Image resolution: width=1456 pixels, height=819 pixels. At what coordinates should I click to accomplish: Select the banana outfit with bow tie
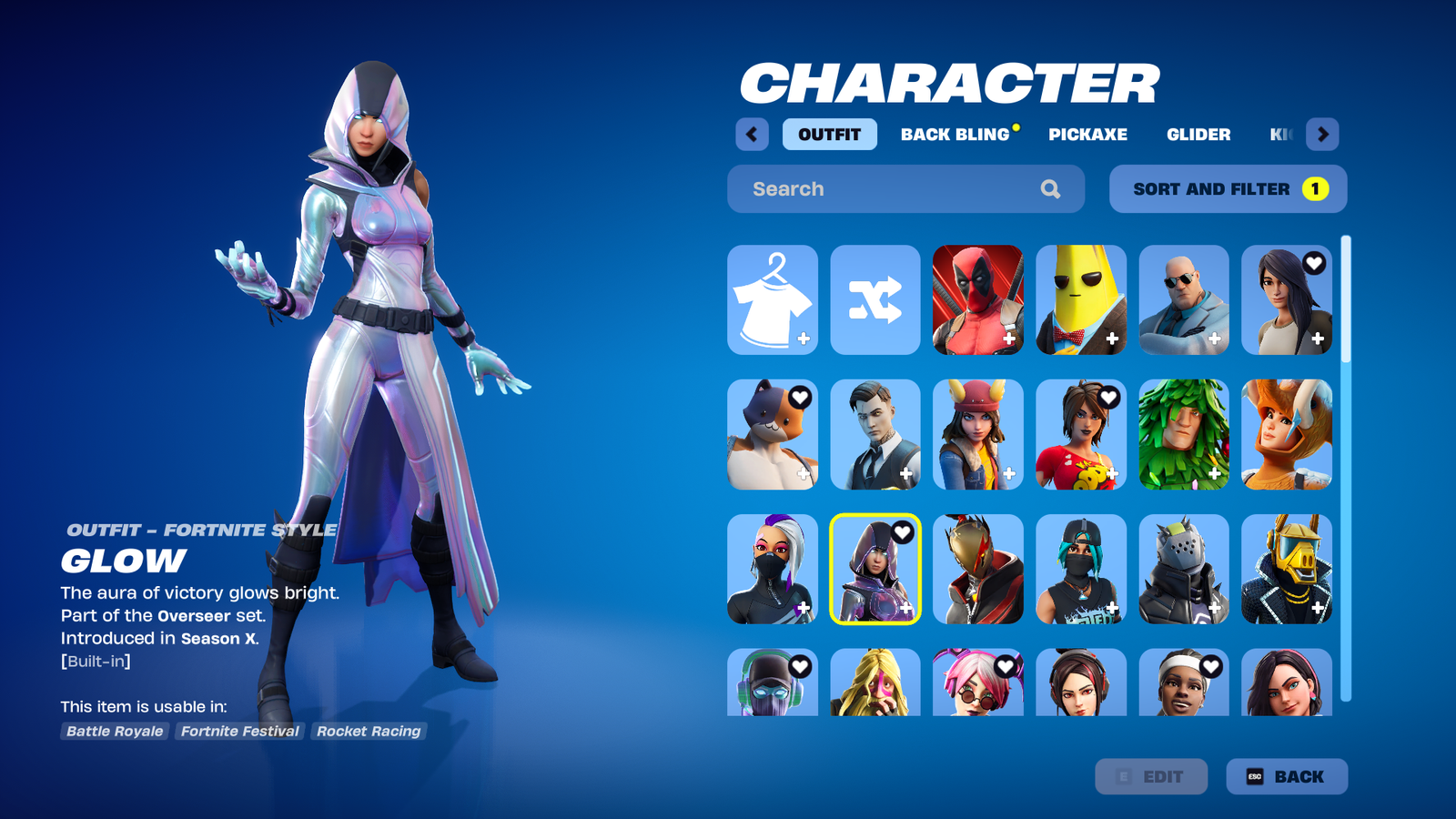(x=1081, y=299)
